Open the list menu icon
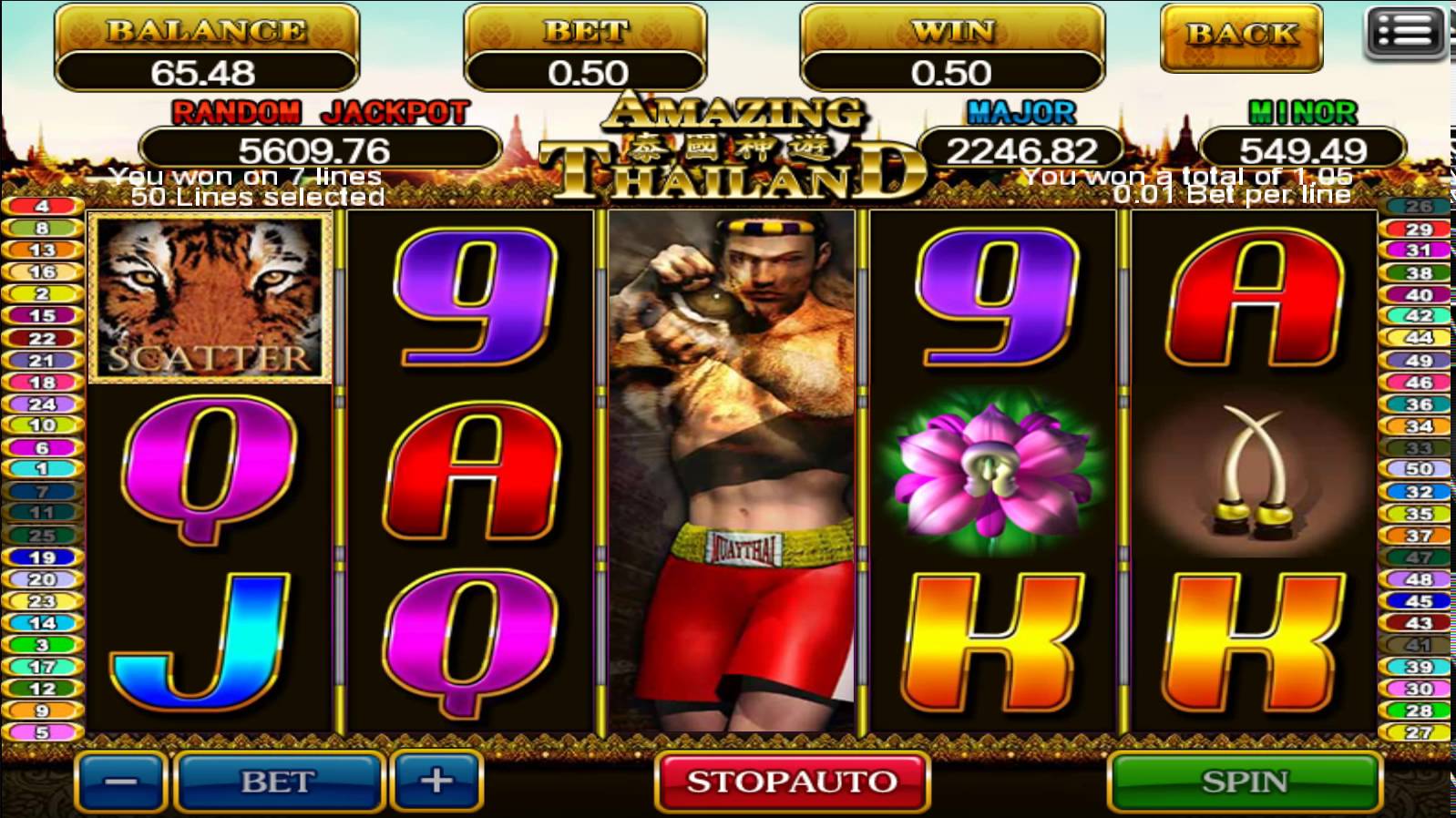Screen dimensions: 1456x818 pyautogui.click(x=1405, y=33)
